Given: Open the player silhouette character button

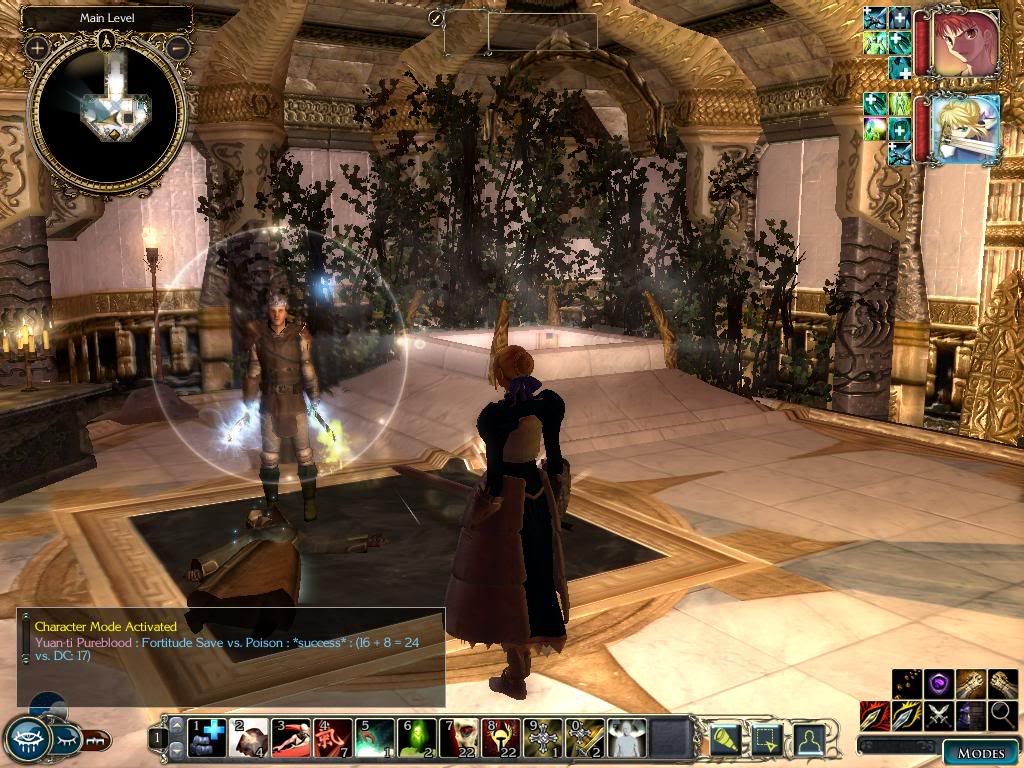Looking at the screenshot, I should 809,739.
